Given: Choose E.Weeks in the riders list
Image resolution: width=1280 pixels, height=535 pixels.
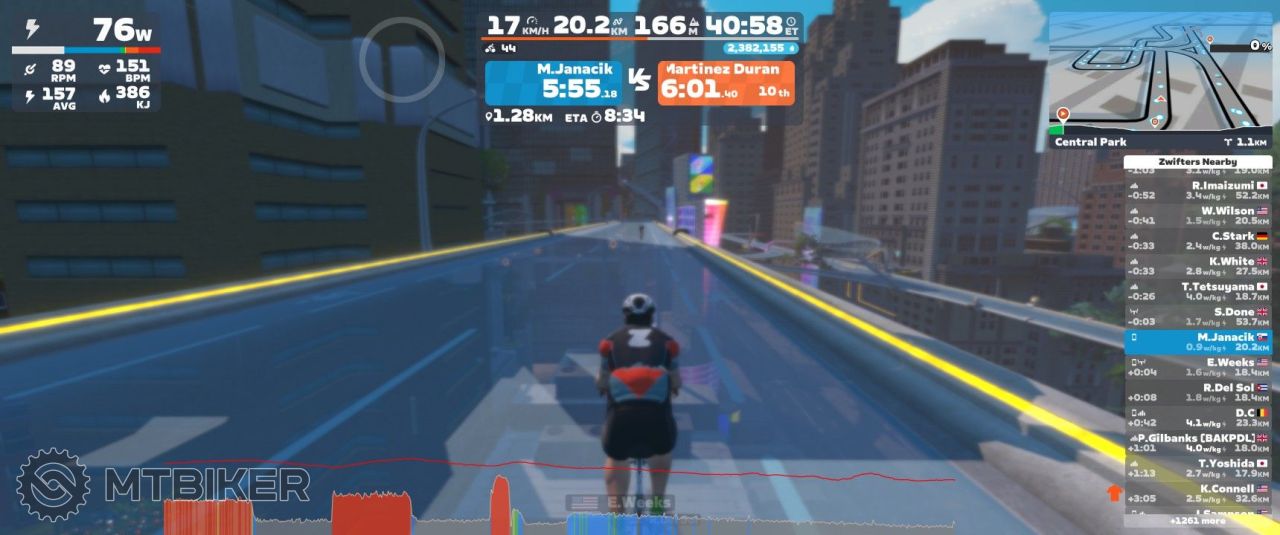Looking at the screenshot, I should pyautogui.click(x=1198, y=367).
